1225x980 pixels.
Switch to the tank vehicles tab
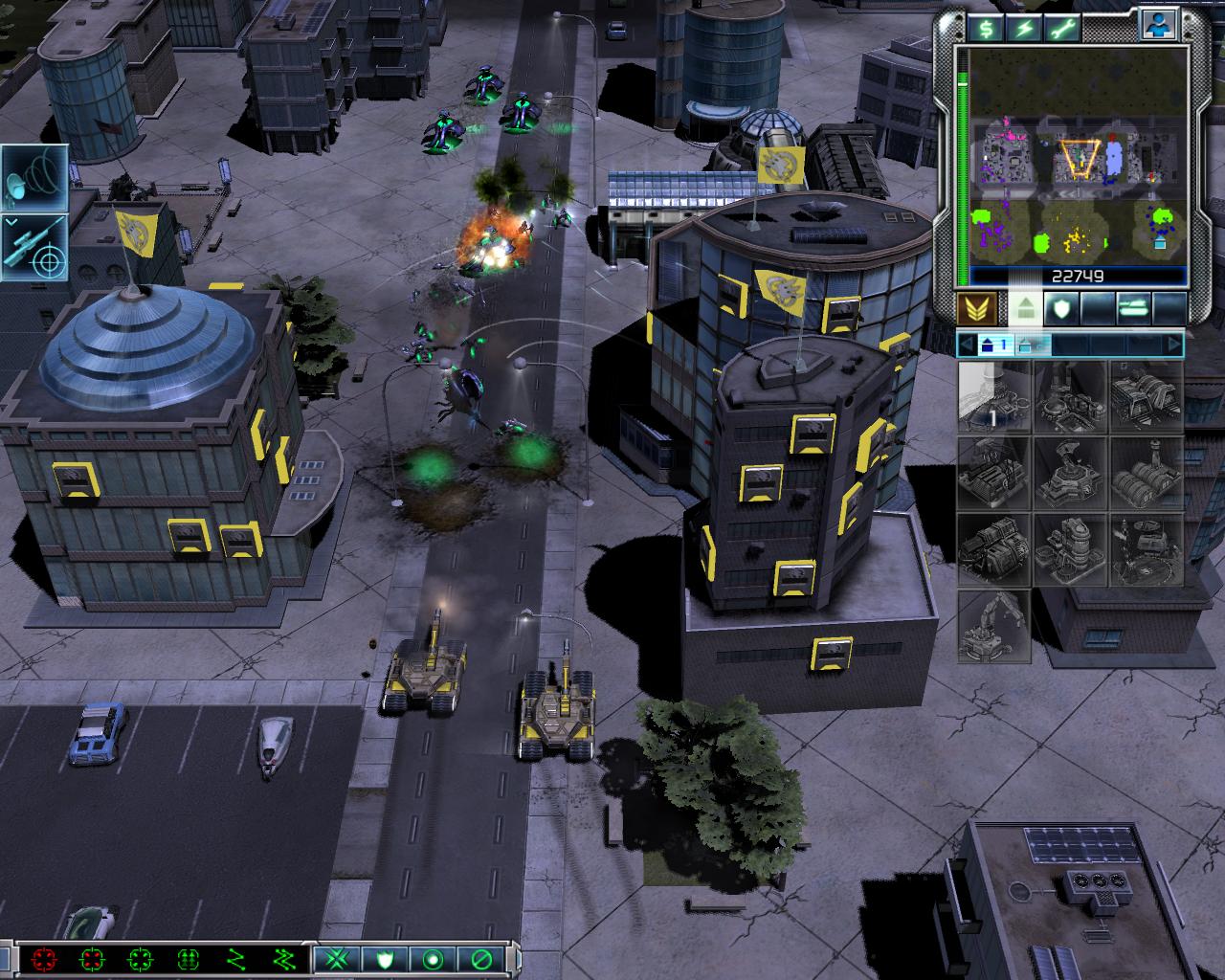pos(1132,308)
